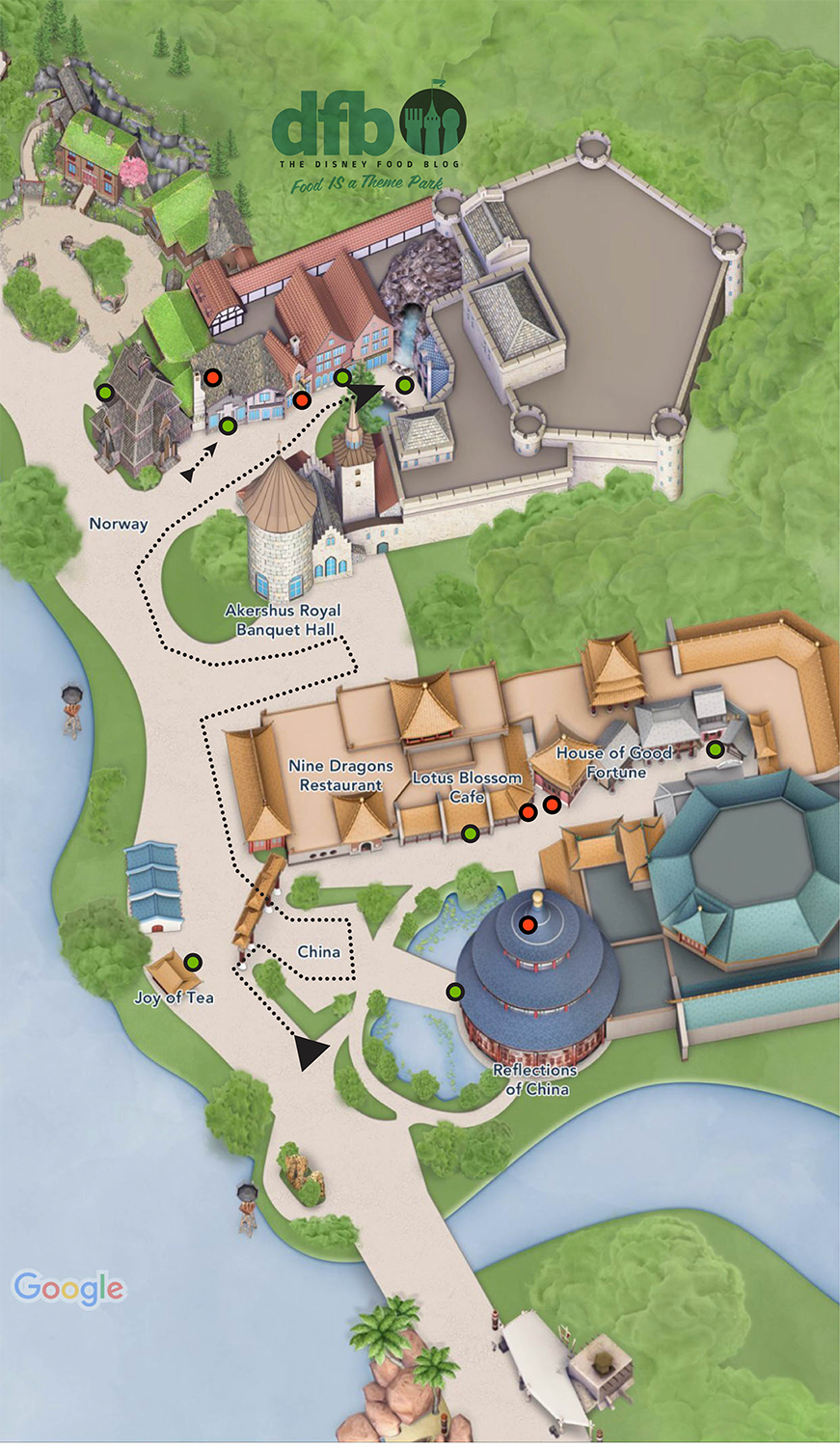Click the green marker at Lotus Blossom Cafe
The height and width of the screenshot is (1447, 840).
(x=470, y=833)
